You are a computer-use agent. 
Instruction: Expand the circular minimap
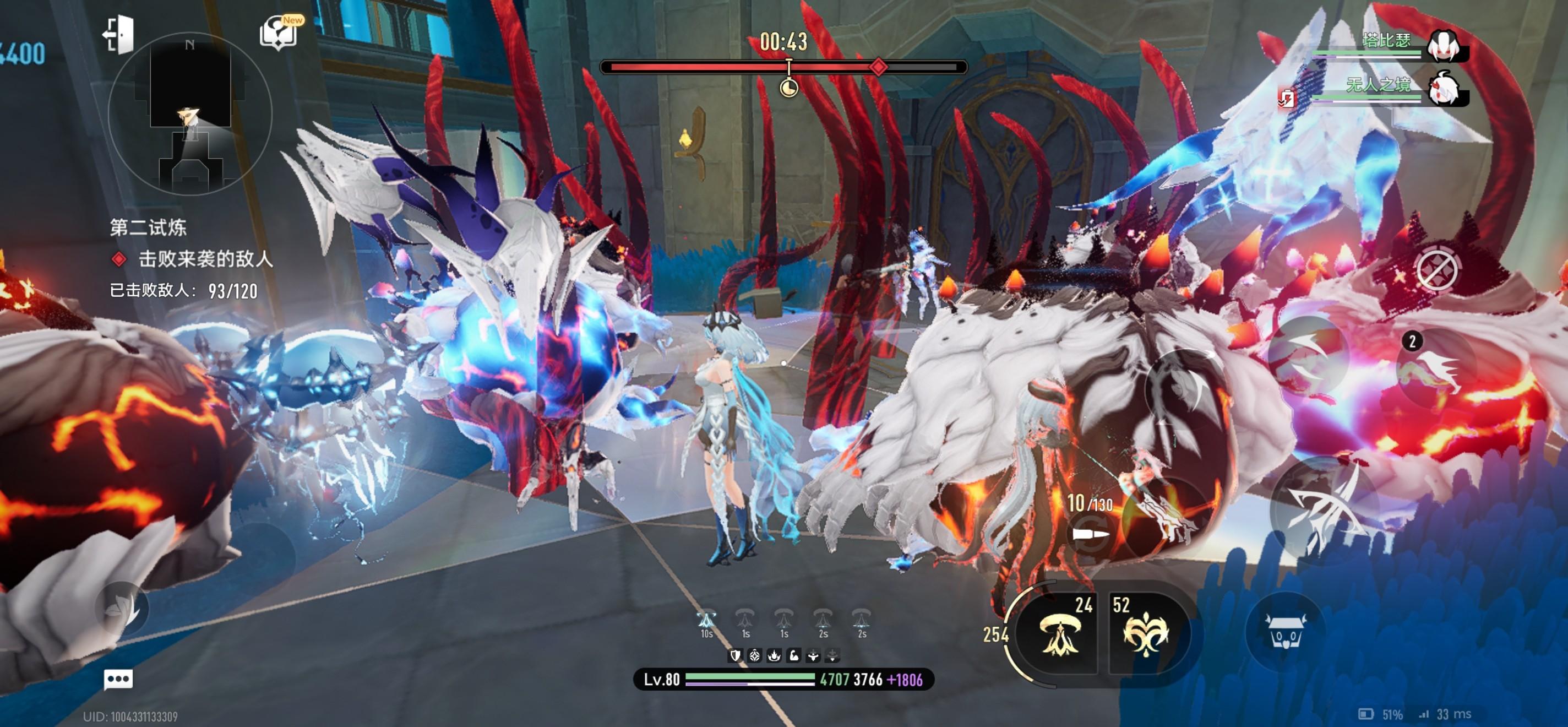click(x=189, y=114)
